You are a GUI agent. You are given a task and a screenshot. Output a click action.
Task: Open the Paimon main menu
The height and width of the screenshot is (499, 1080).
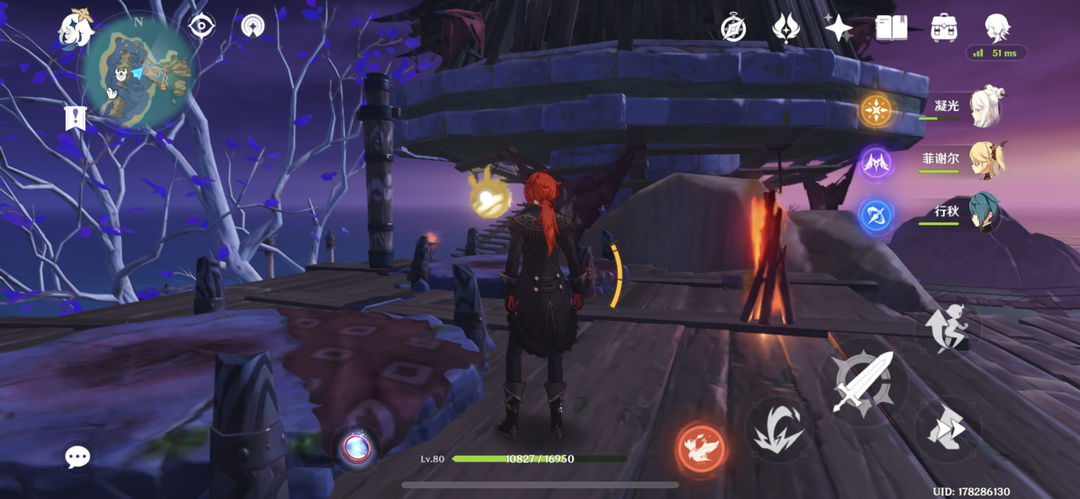(x=77, y=30)
